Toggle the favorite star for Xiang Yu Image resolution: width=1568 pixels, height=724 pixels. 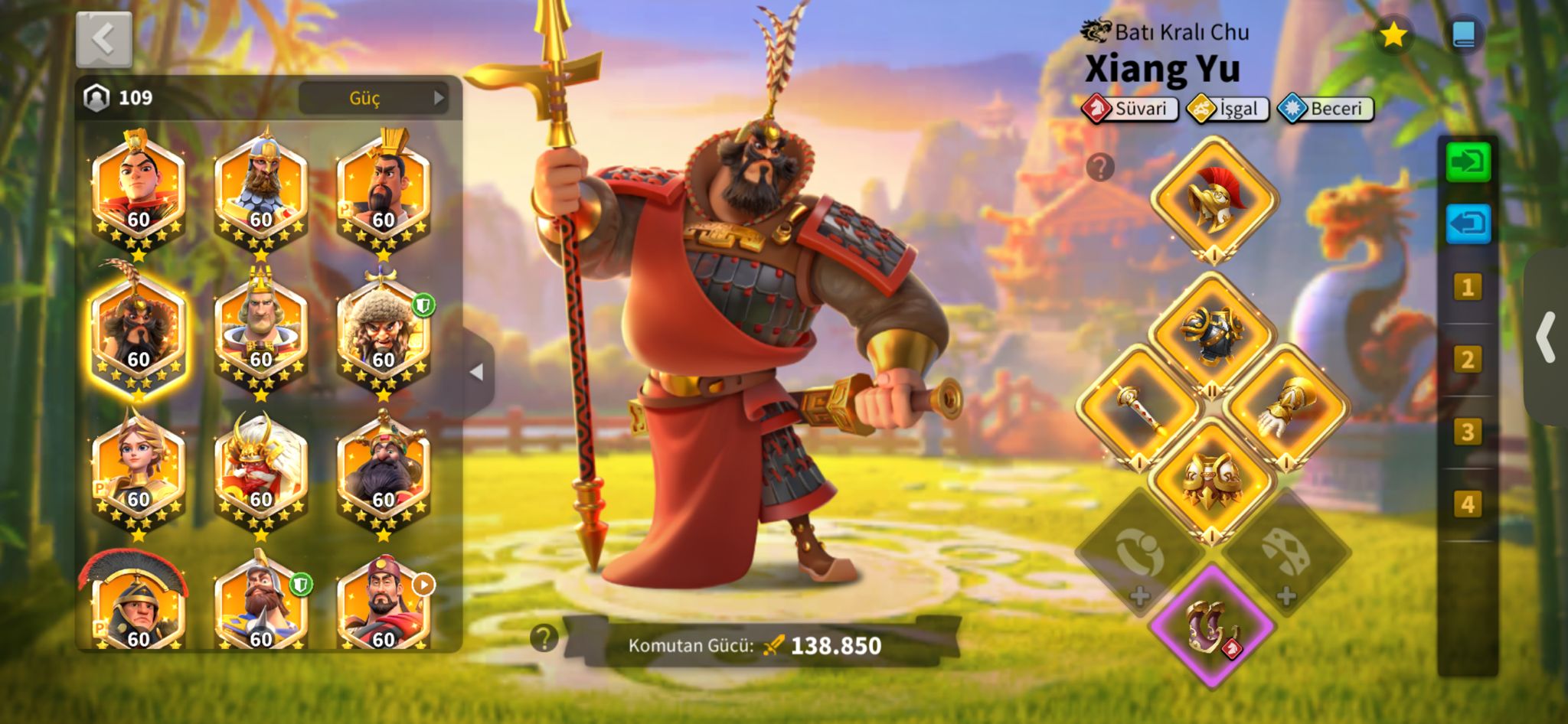(1393, 34)
